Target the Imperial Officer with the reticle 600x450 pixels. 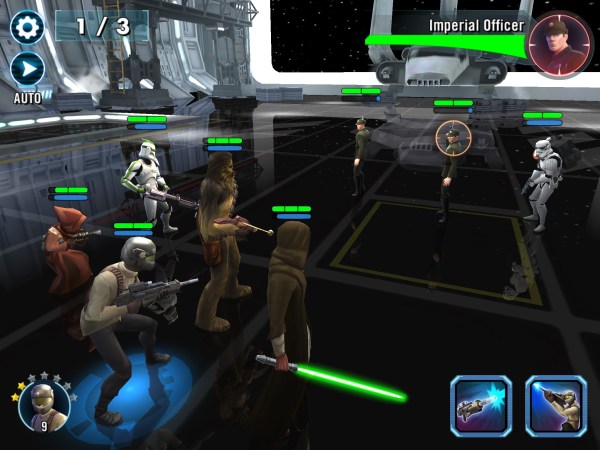click(x=452, y=138)
